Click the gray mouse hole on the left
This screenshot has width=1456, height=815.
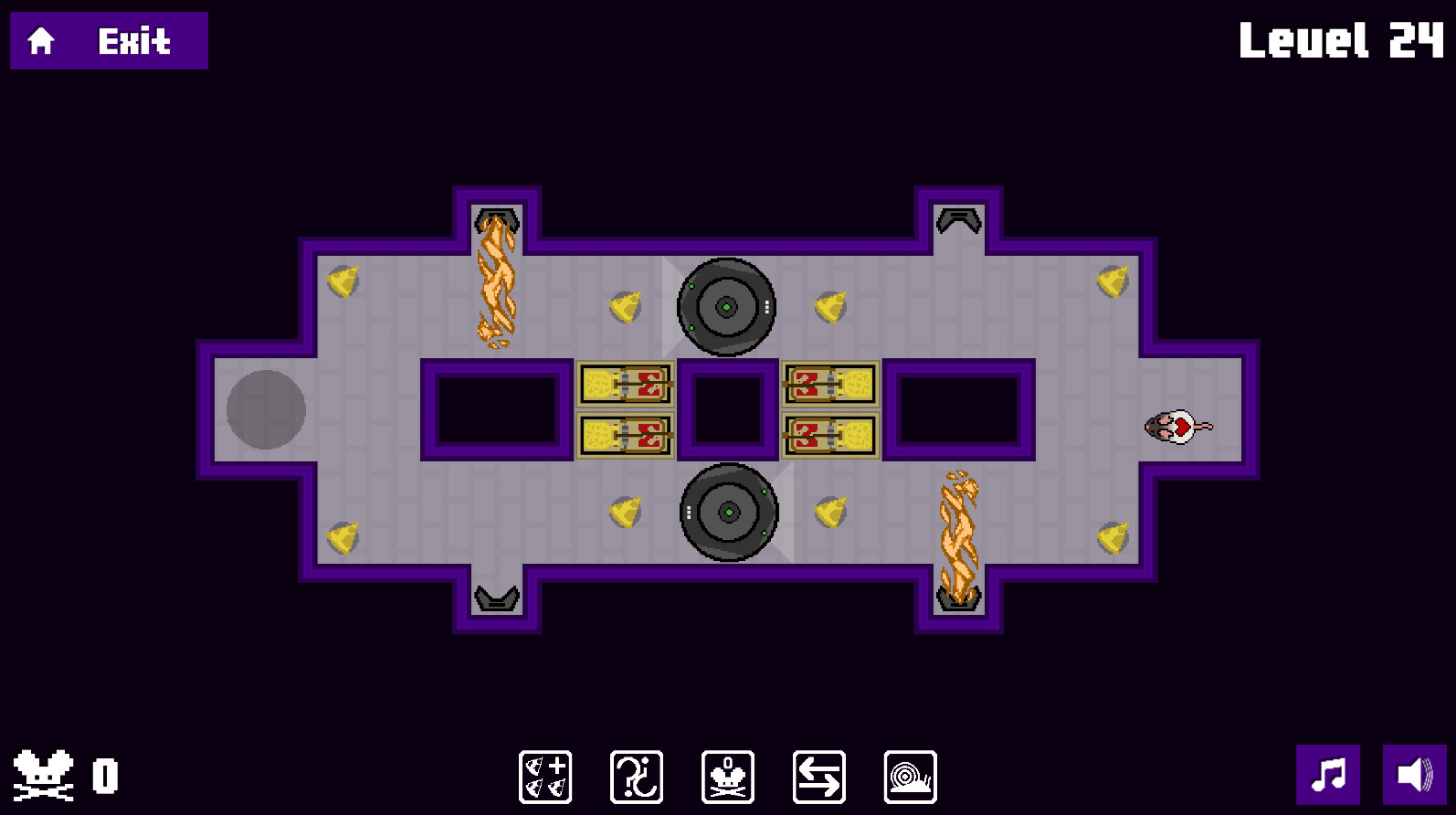coord(264,411)
